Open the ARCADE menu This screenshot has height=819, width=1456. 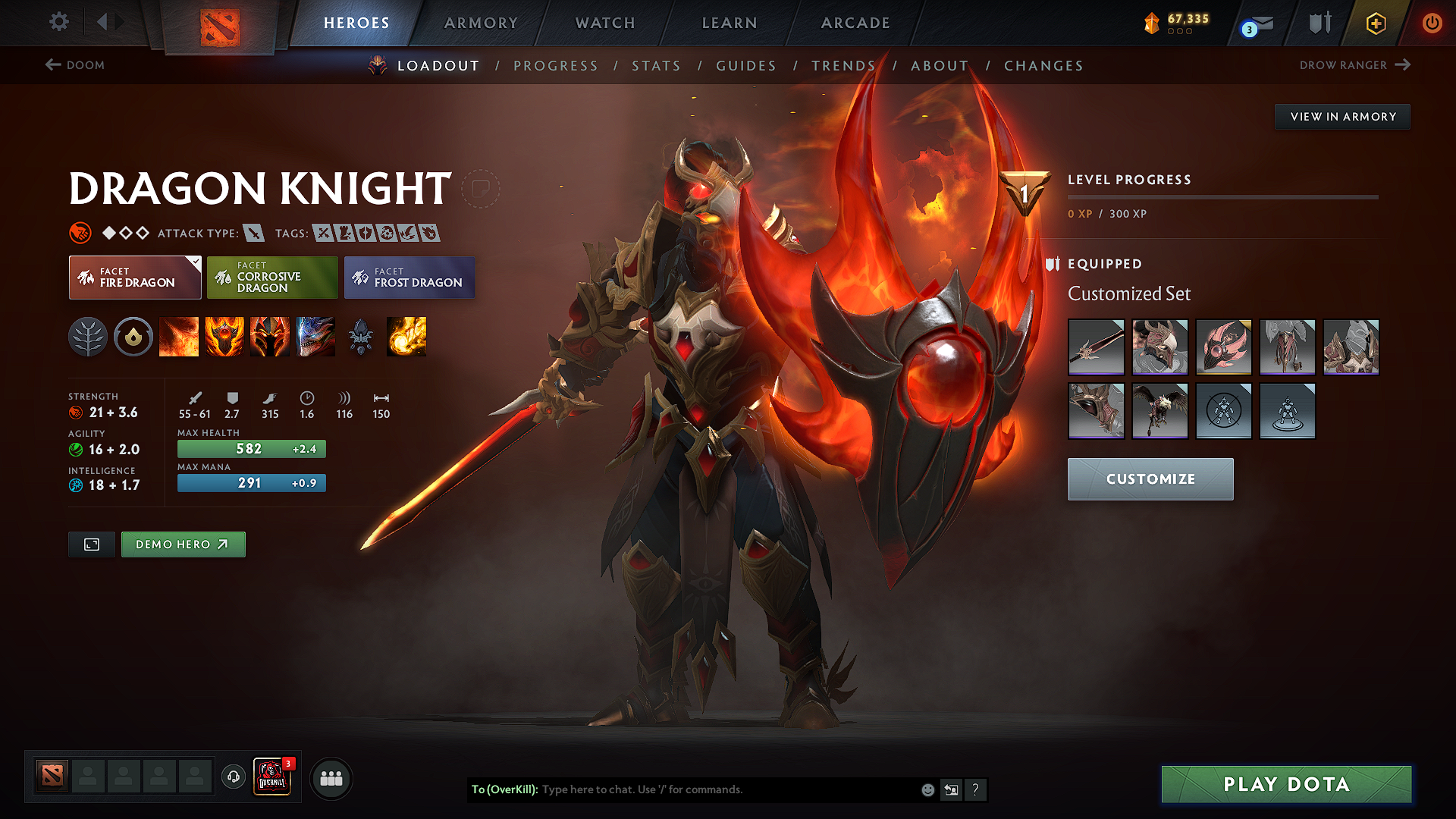click(x=855, y=23)
